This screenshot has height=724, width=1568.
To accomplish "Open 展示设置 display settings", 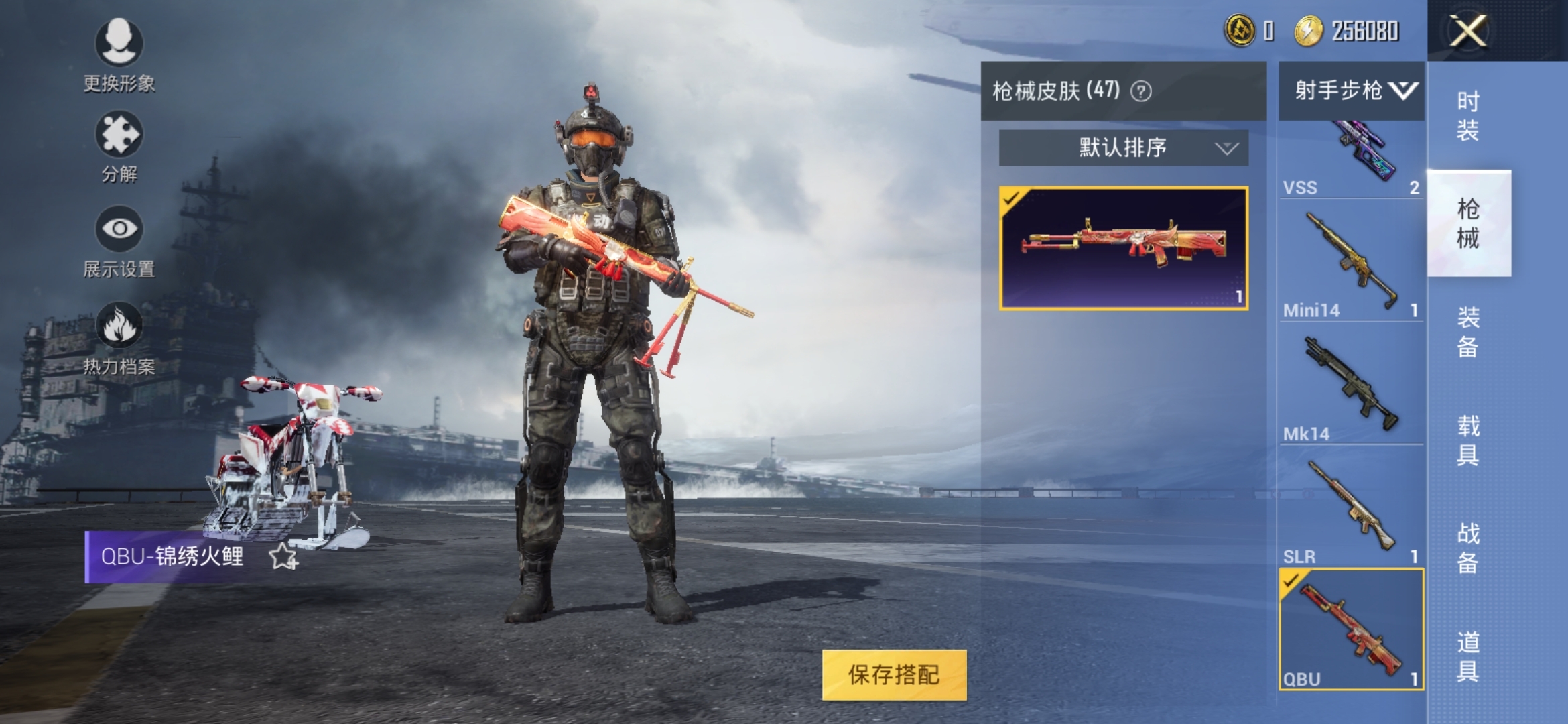I will (x=121, y=235).
